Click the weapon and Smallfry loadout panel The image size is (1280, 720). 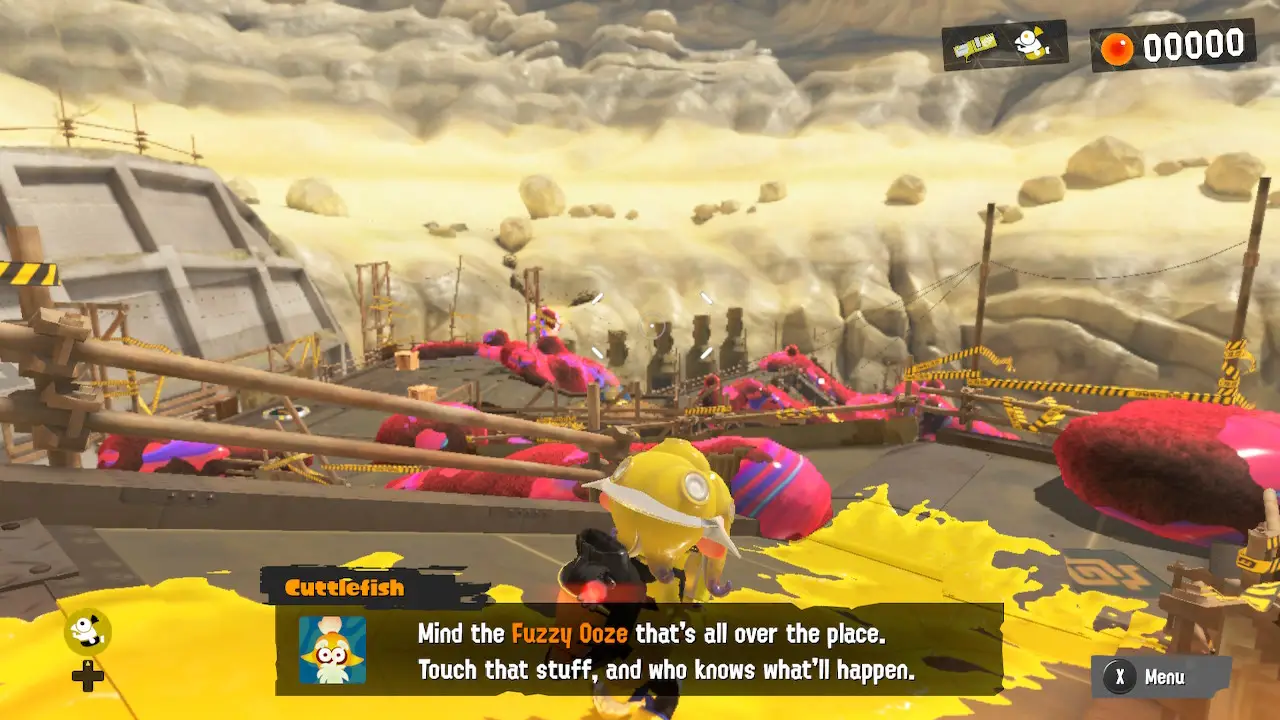click(1004, 45)
